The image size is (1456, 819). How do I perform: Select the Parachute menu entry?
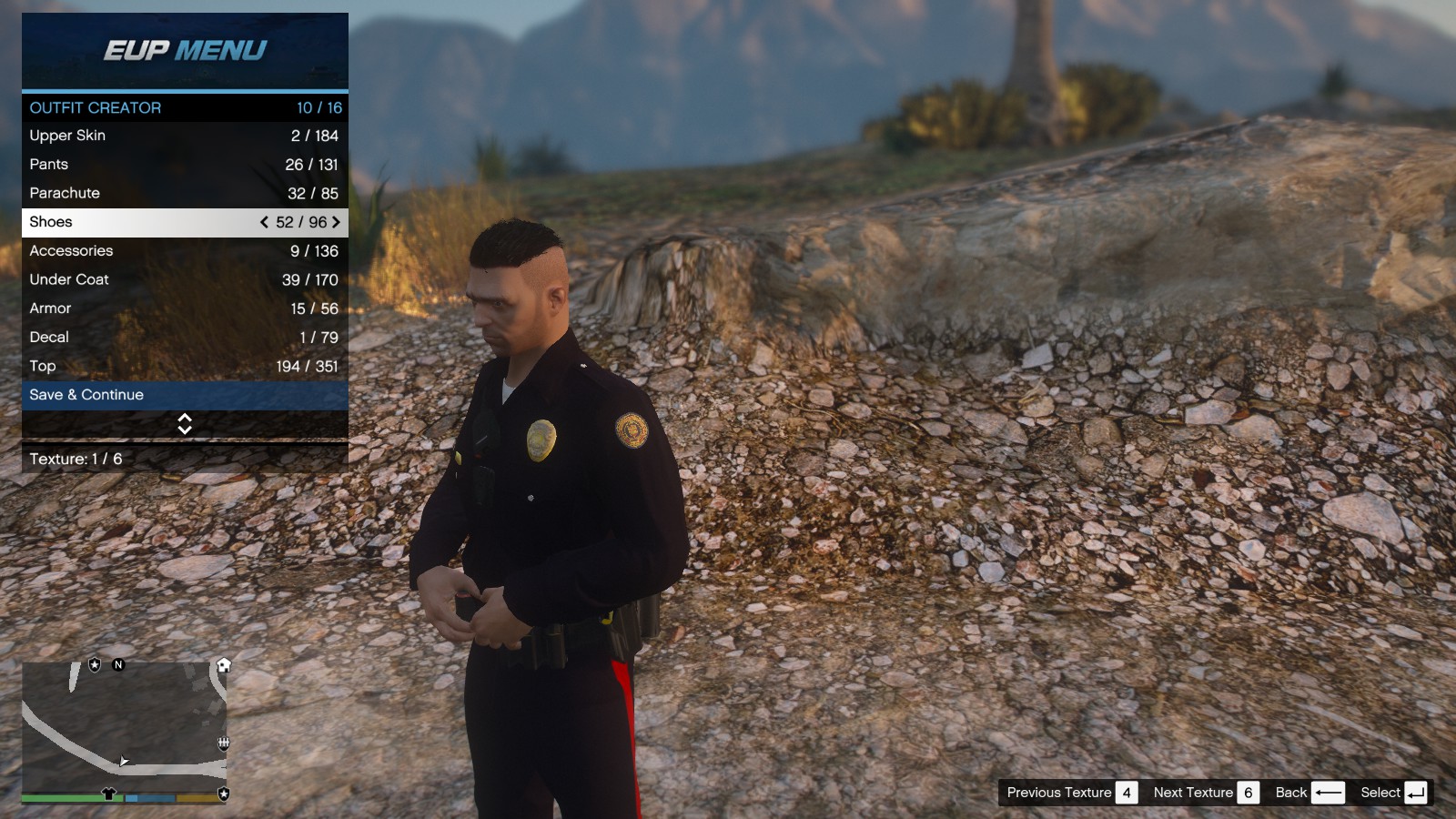pos(184,193)
